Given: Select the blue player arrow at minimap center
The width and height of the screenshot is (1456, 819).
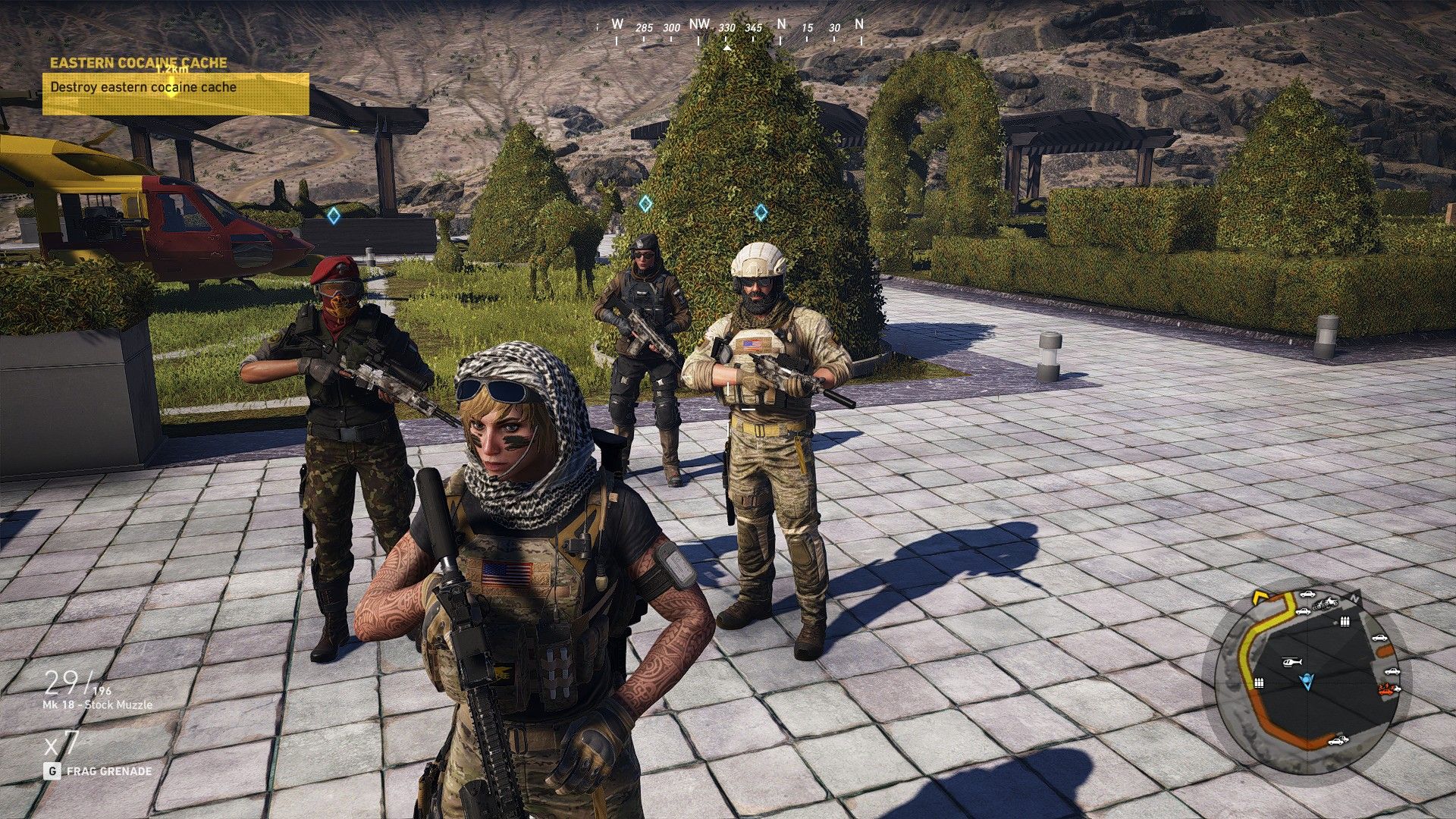Looking at the screenshot, I should pyautogui.click(x=1307, y=680).
